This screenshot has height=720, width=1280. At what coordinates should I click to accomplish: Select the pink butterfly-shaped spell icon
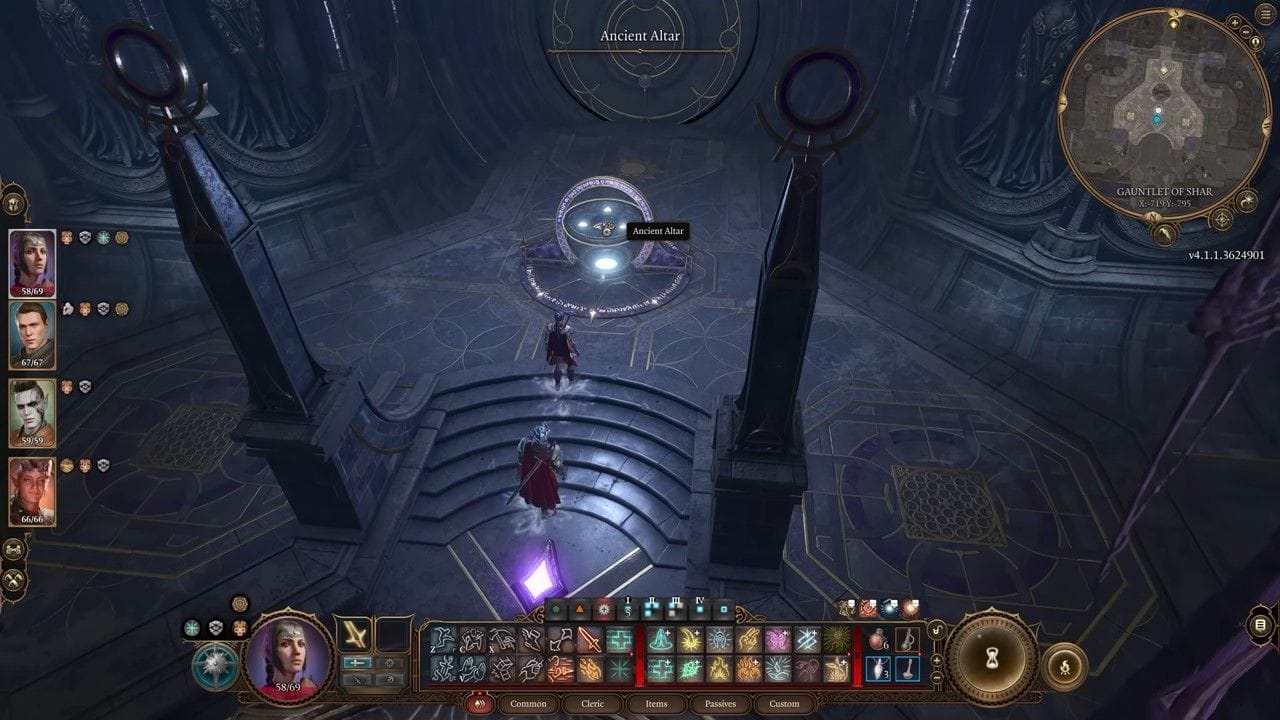778,637
